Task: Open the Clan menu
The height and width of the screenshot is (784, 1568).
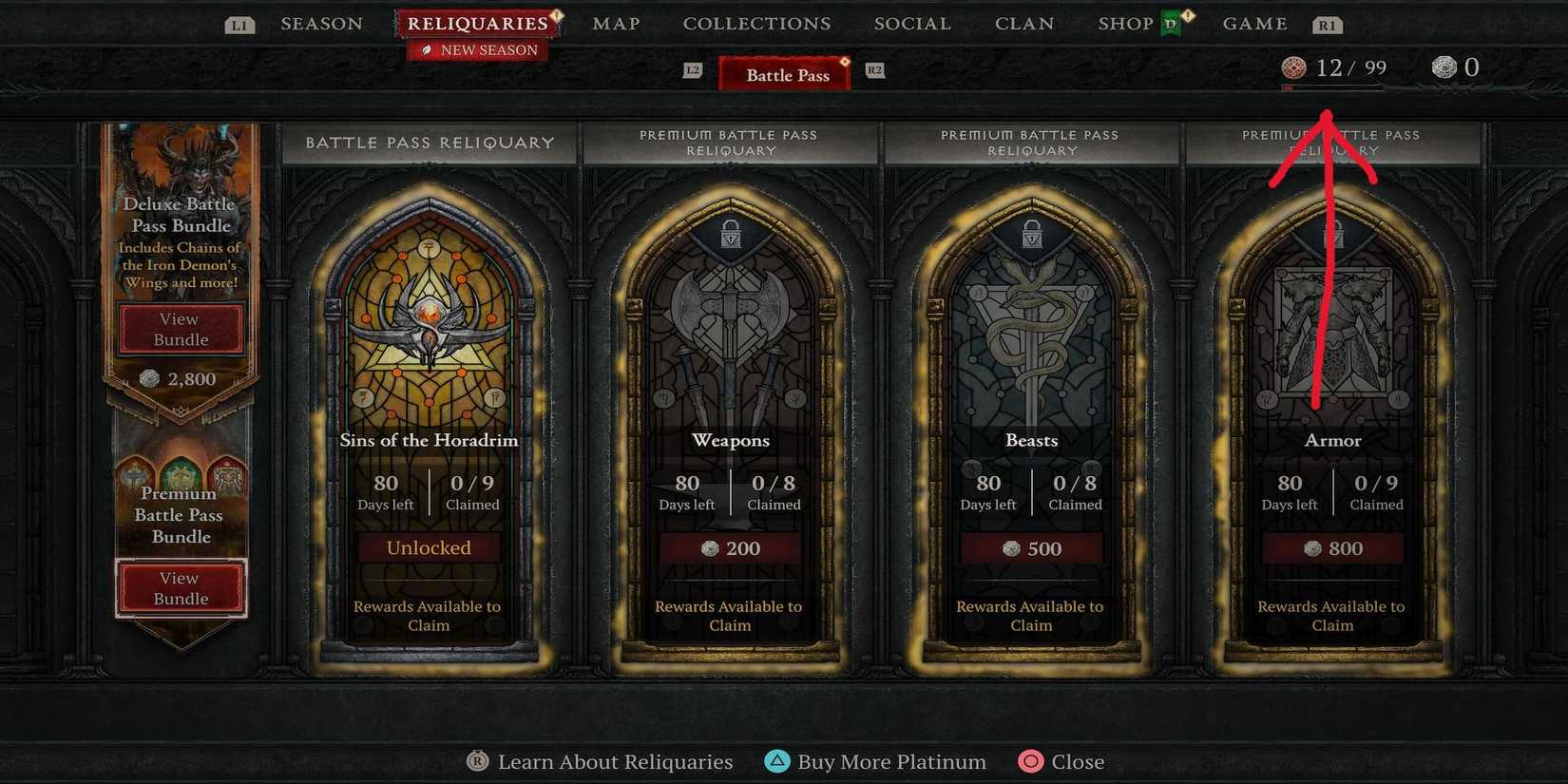Action: click(x=1024, y=24)
